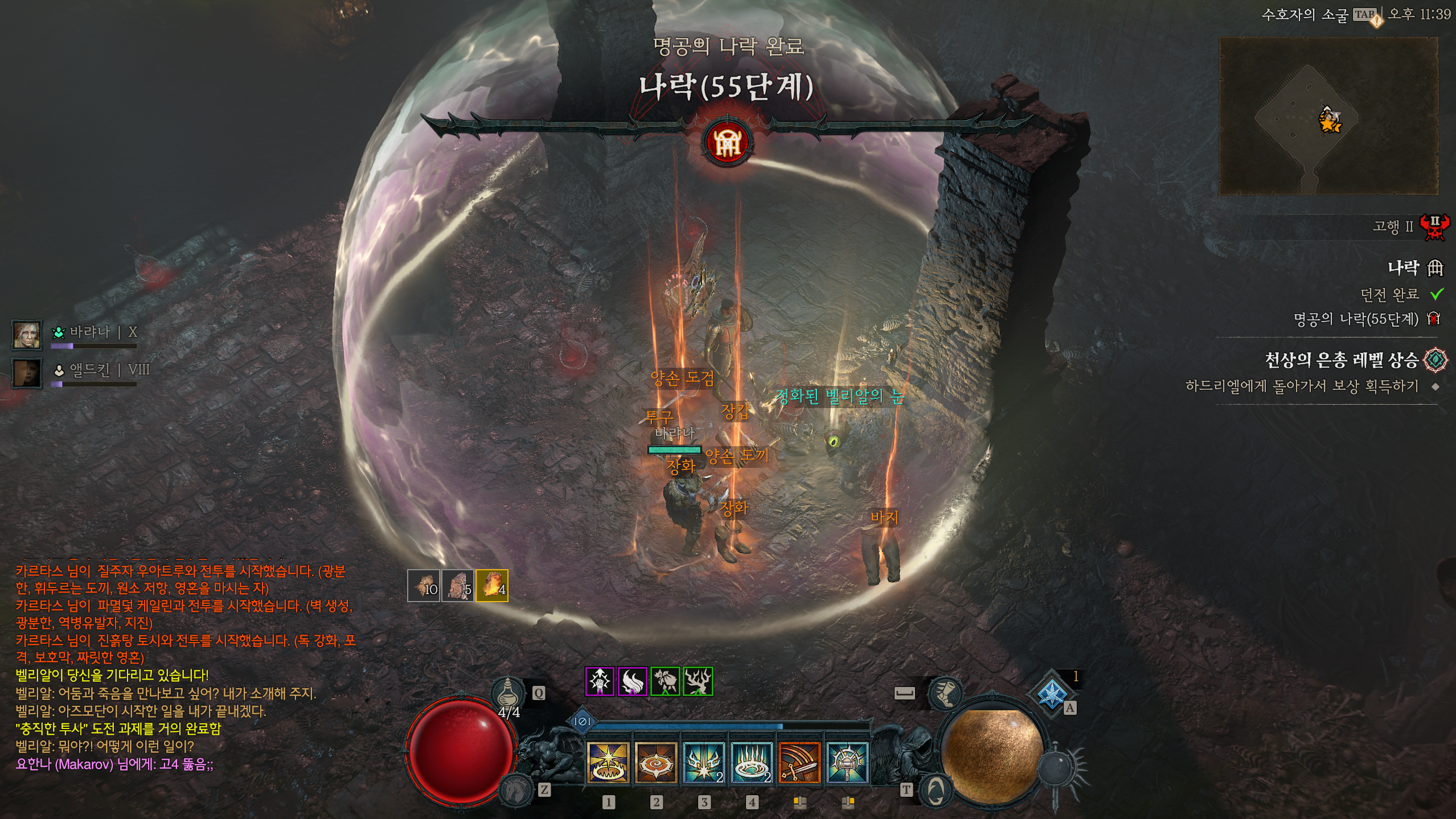Open the minimap
Image resolution: width=1456 pixels, height=819 pixels.
coord(1328,116)
